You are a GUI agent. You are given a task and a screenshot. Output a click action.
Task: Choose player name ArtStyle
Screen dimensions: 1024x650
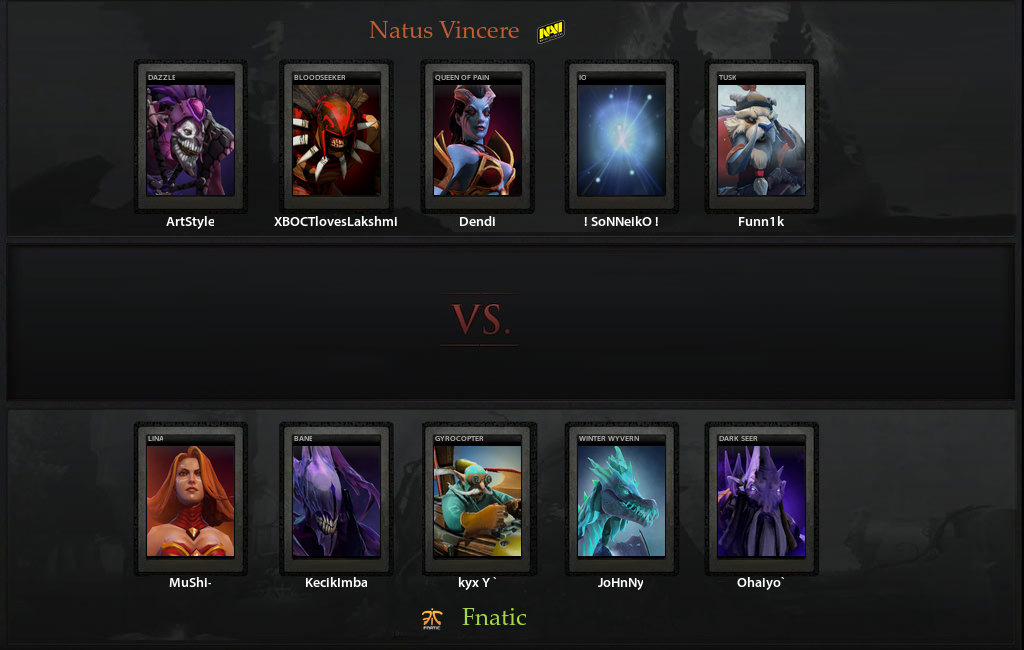pyautogui.click(x=190, y=222)
